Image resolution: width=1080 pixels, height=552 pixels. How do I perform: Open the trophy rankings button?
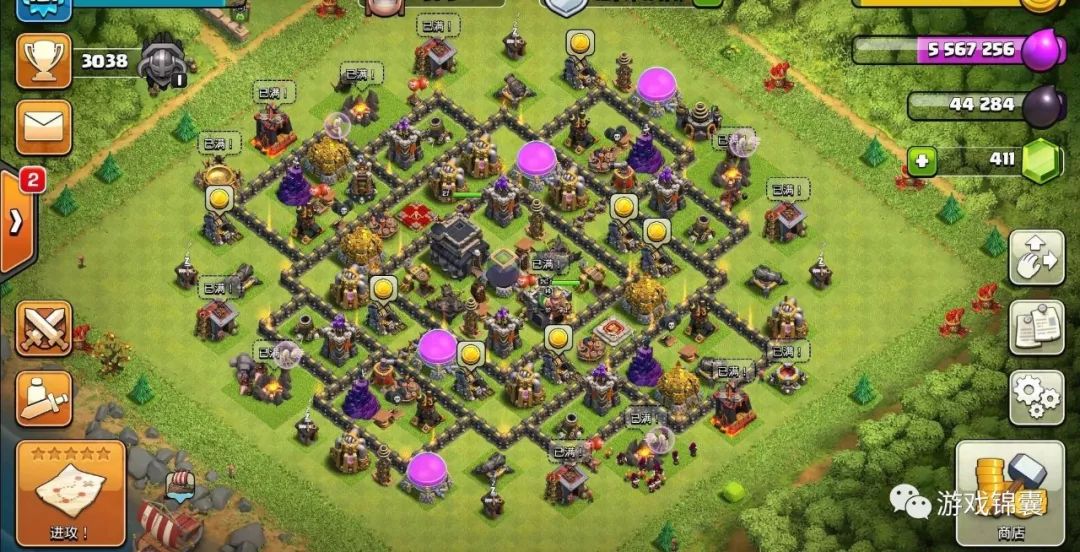pyautogui.click(x=43, y=61)
